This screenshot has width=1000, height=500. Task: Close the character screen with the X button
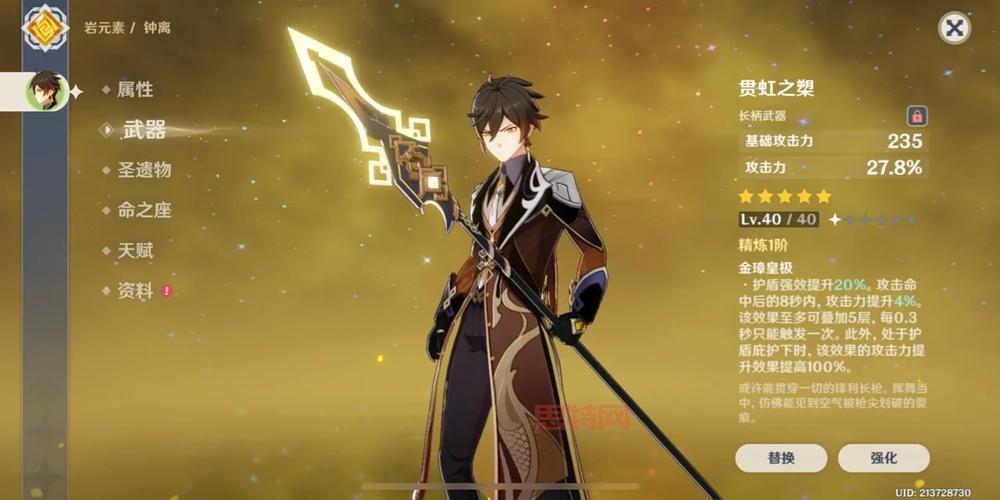tap(954, 28)
